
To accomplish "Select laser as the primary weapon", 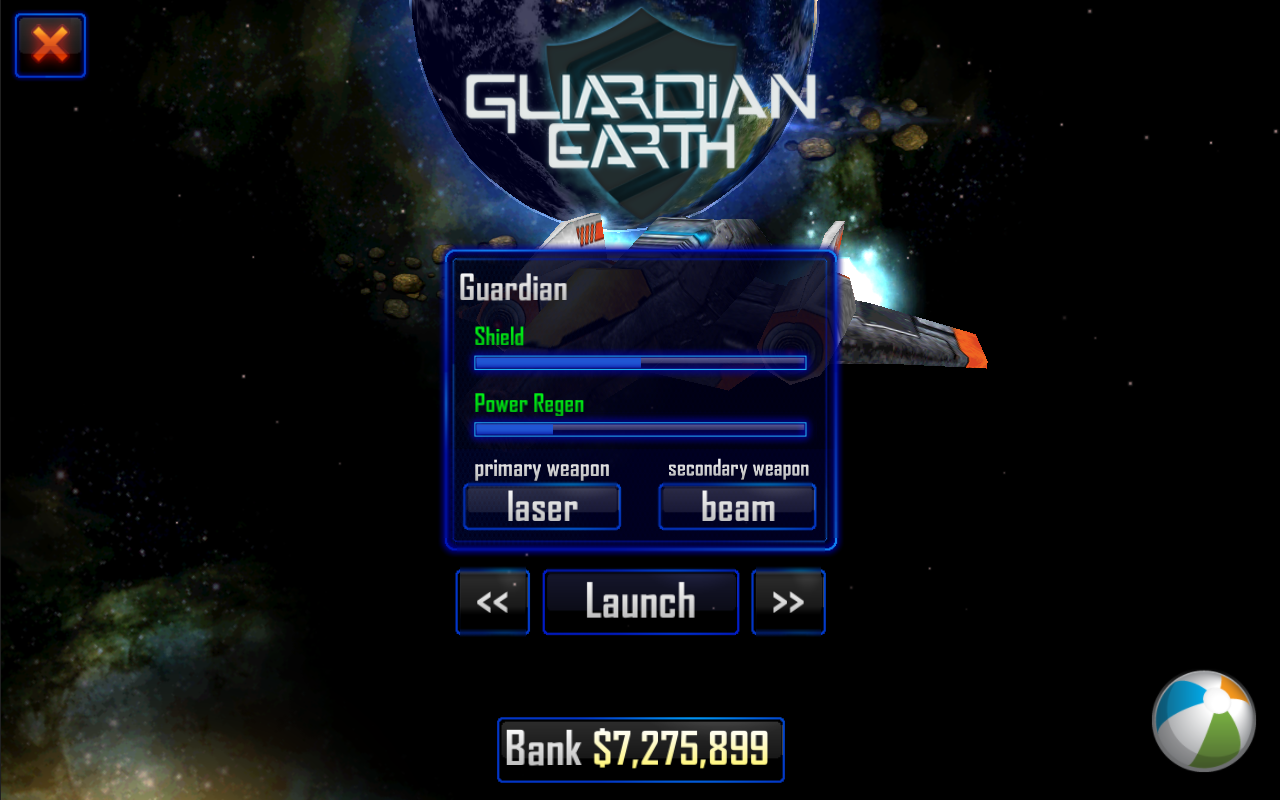I will coord(541,506).
